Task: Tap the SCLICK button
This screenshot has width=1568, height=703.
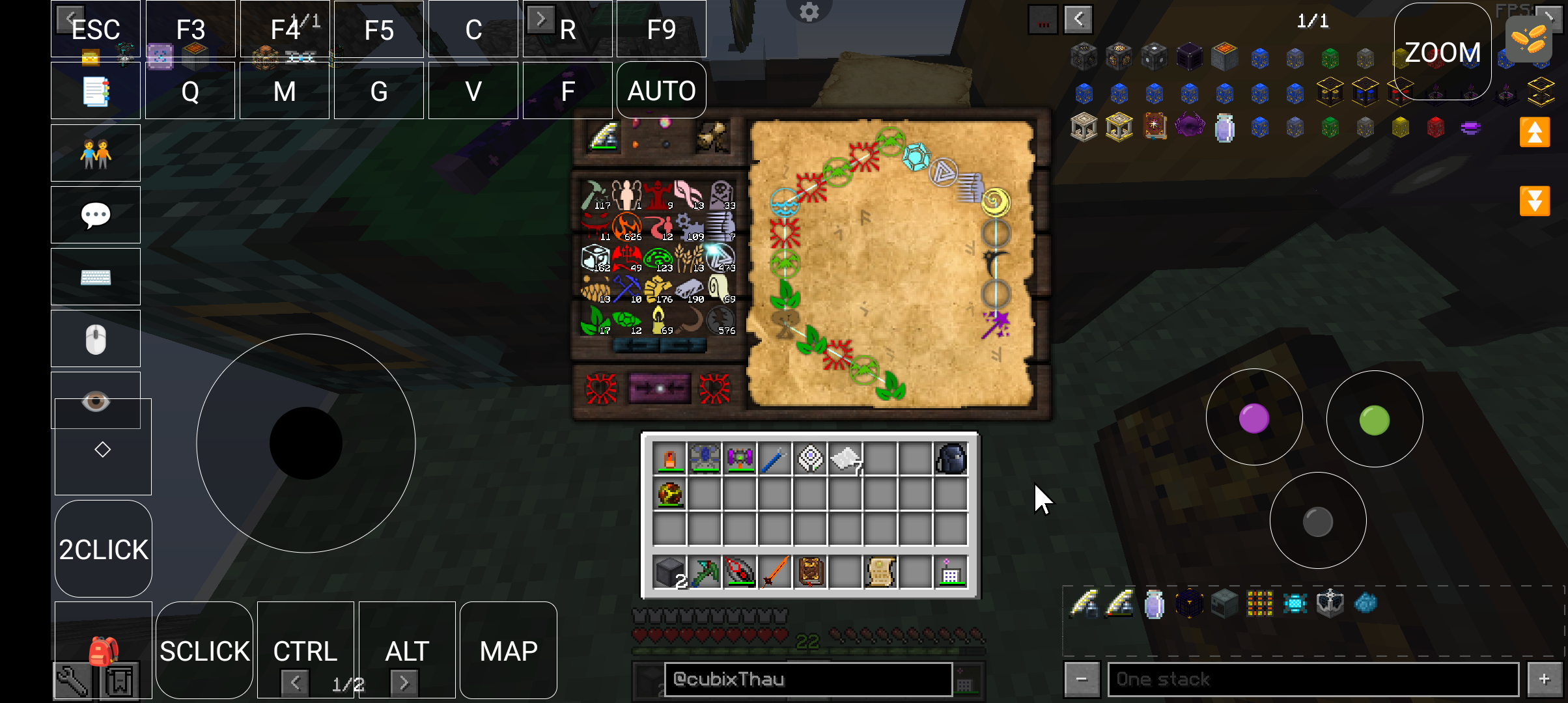Action: coord(204,650)
